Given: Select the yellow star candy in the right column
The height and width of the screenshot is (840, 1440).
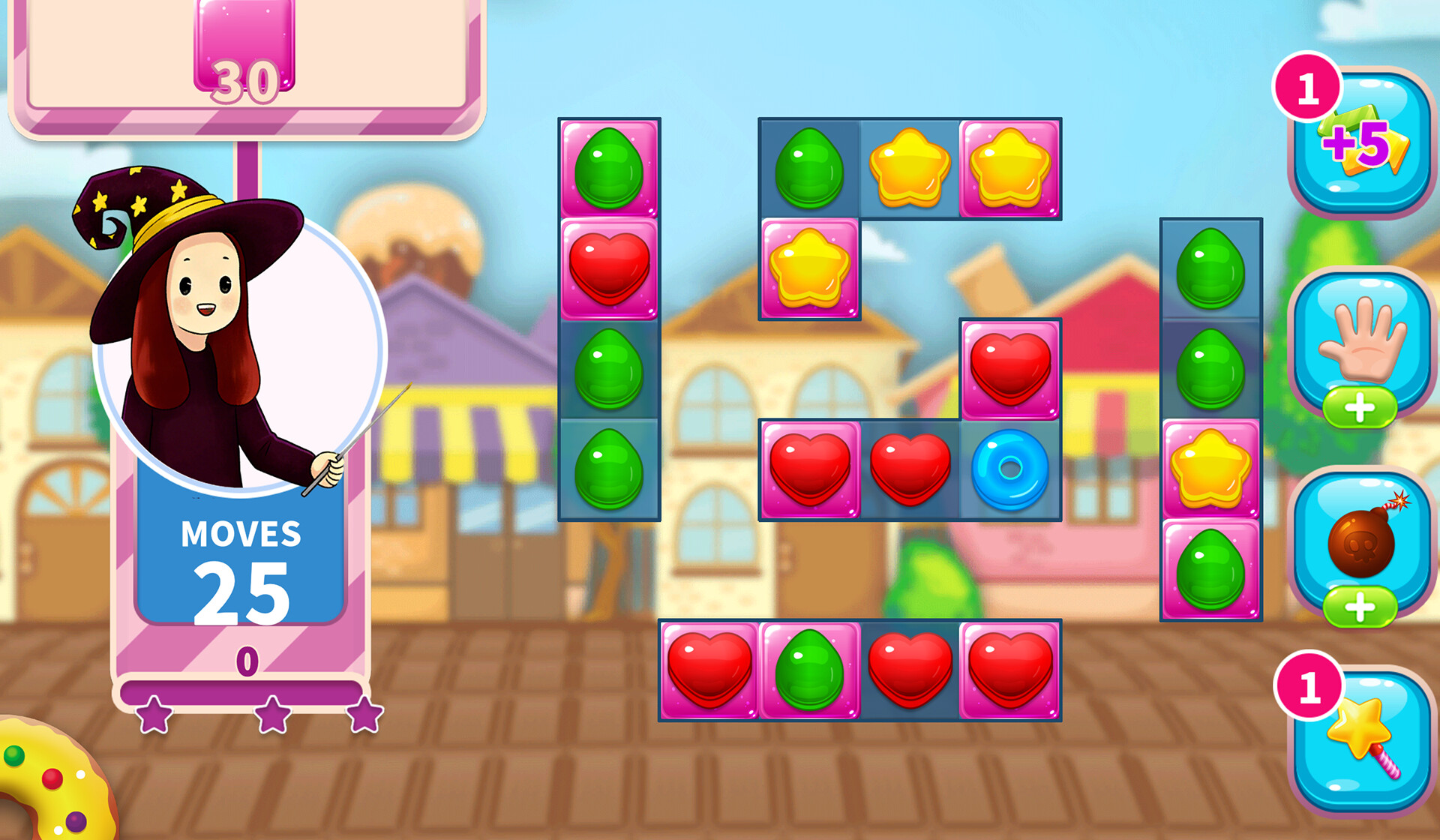Looking at the screenshot, I should coord(1210,465).
